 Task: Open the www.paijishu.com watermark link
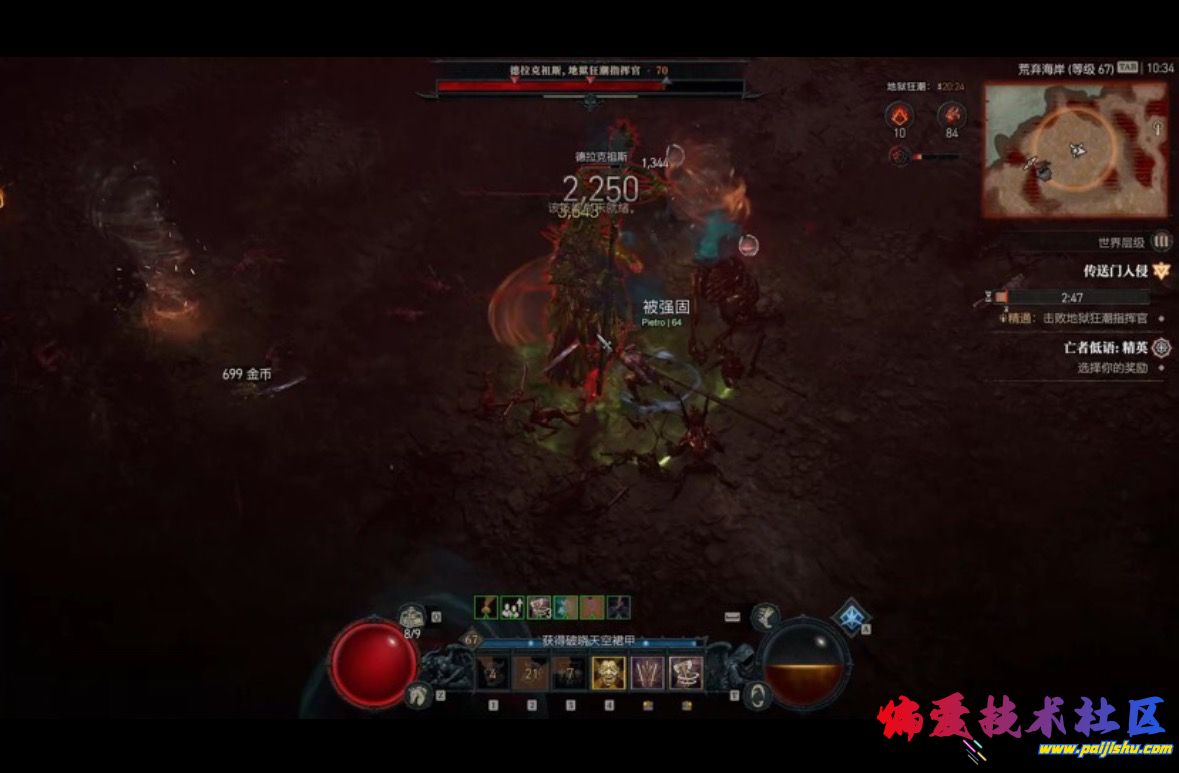click(x=1104, y=748)
